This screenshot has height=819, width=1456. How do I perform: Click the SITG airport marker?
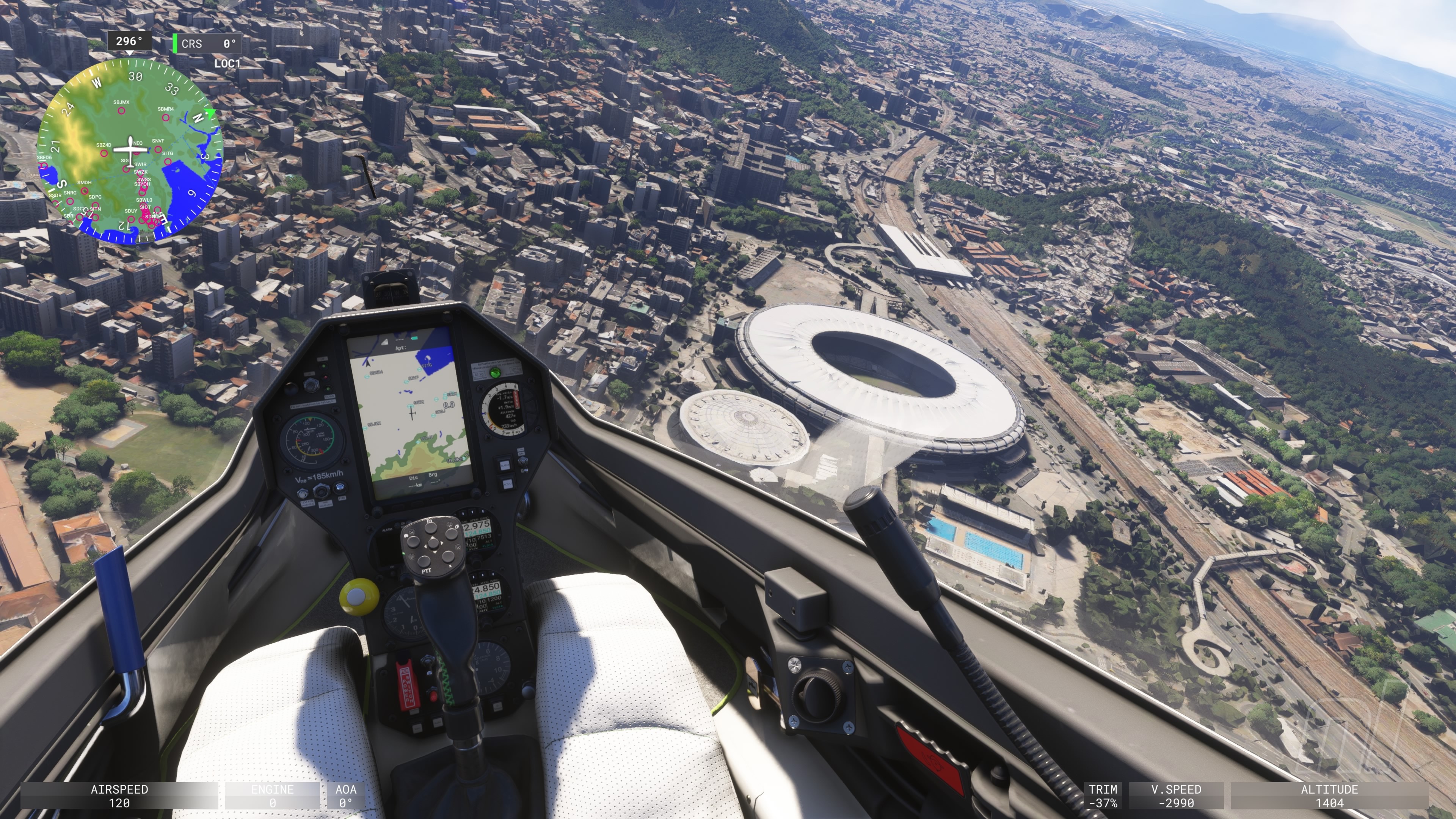[168, 161]
